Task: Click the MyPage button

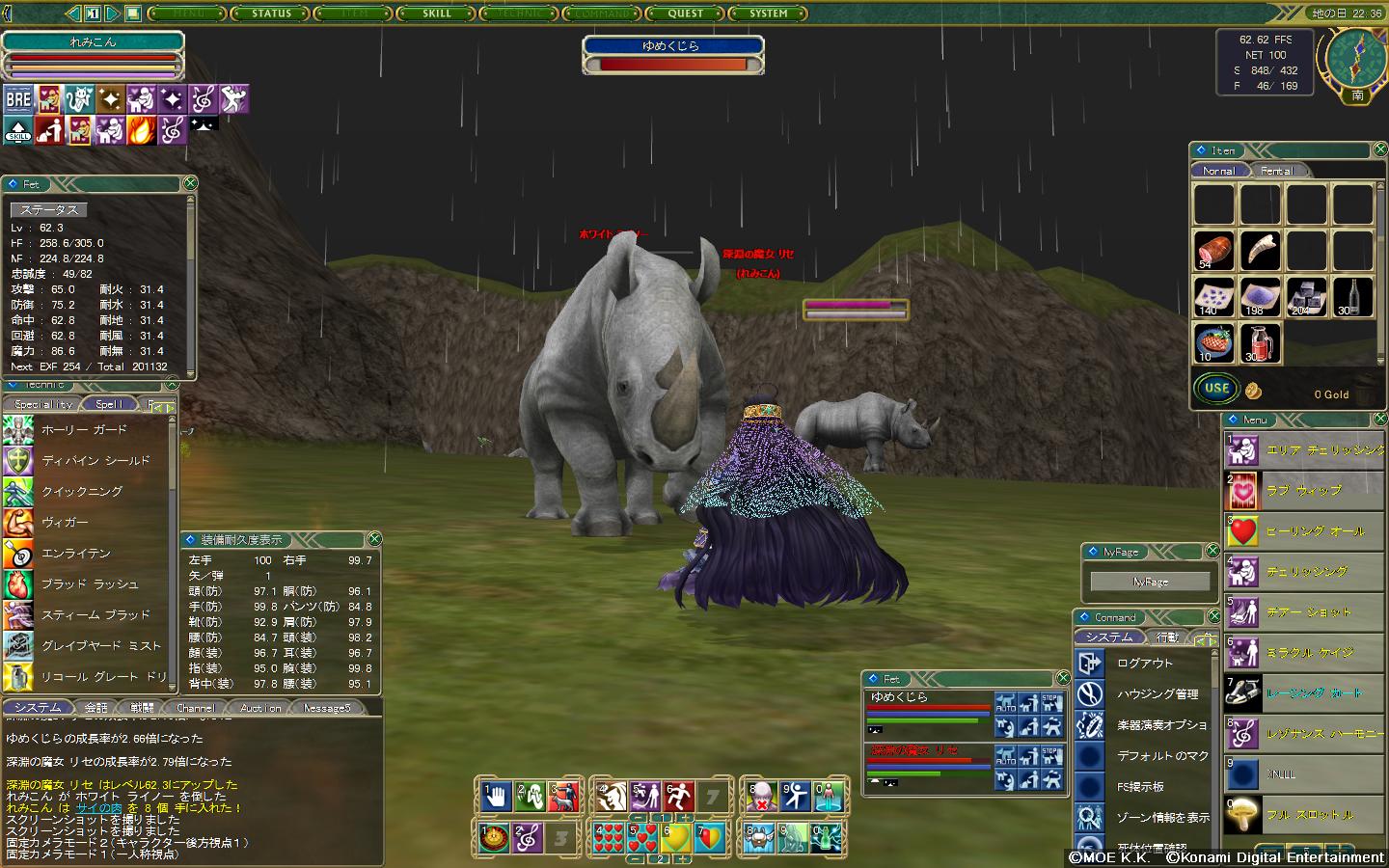Action: coord(1150,582)
